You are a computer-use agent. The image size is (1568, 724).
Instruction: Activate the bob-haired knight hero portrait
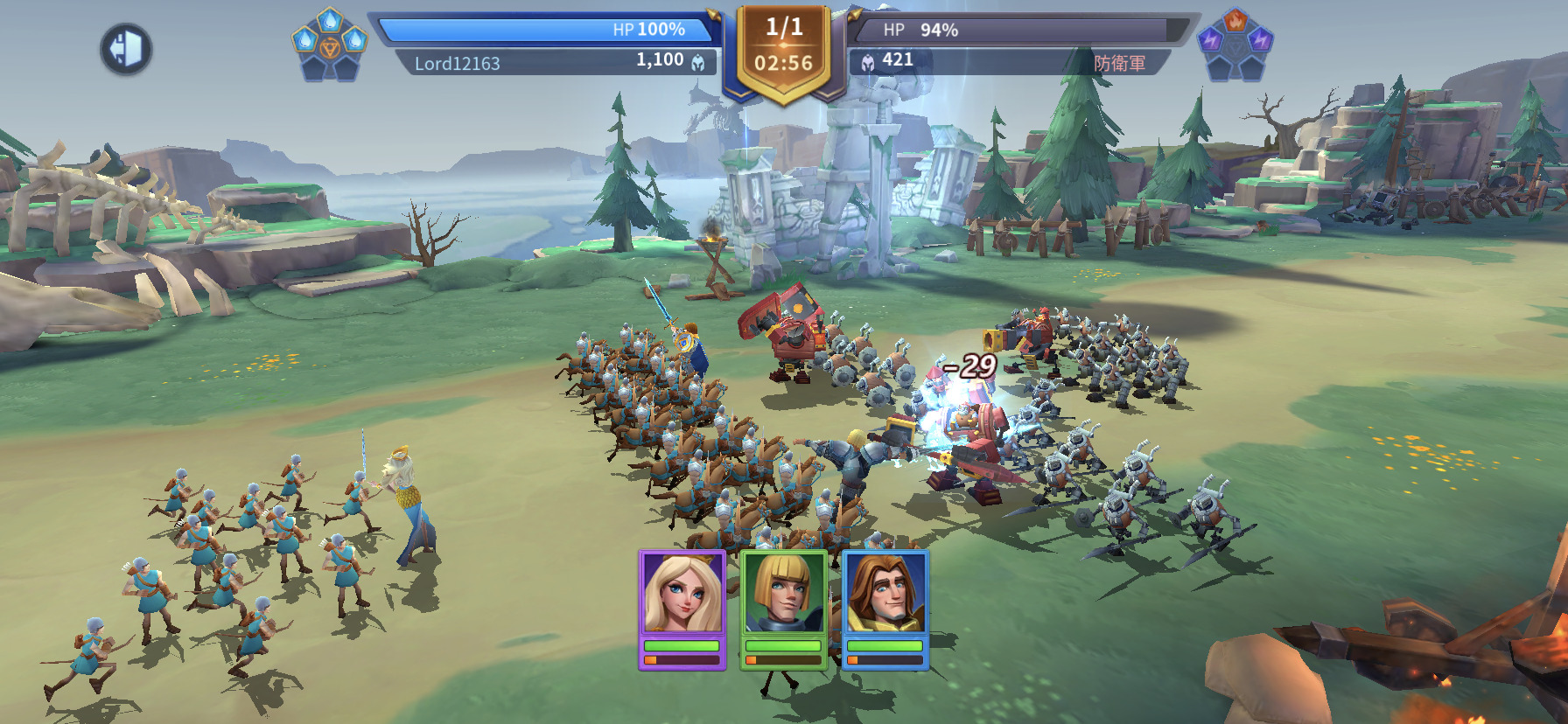(x=784, y=595)
